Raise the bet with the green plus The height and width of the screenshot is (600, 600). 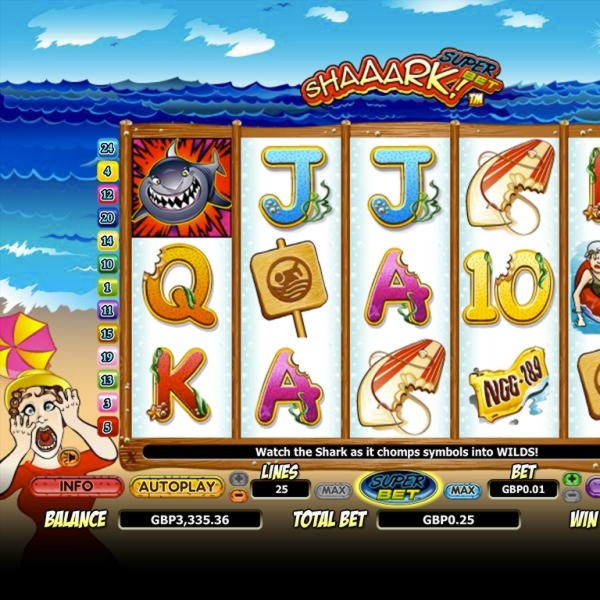pos(571,479)
